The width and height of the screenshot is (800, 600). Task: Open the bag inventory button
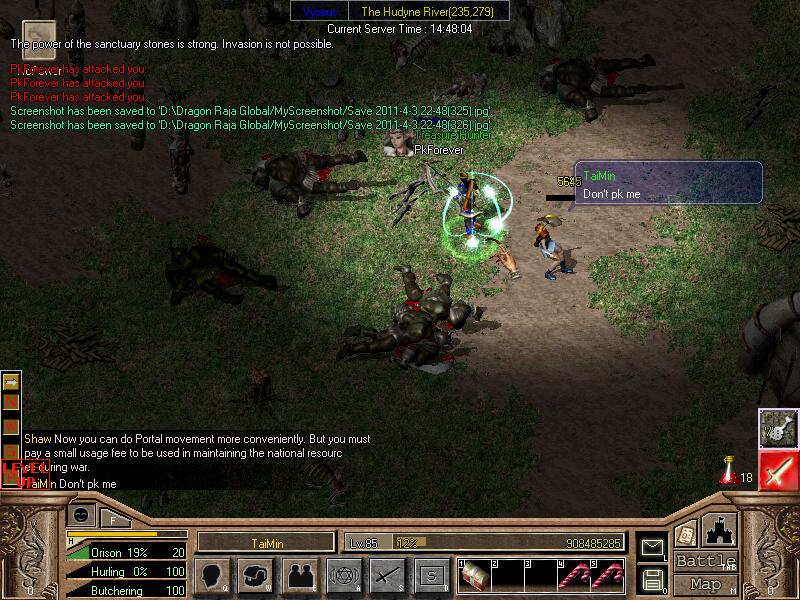coord(257,575)
